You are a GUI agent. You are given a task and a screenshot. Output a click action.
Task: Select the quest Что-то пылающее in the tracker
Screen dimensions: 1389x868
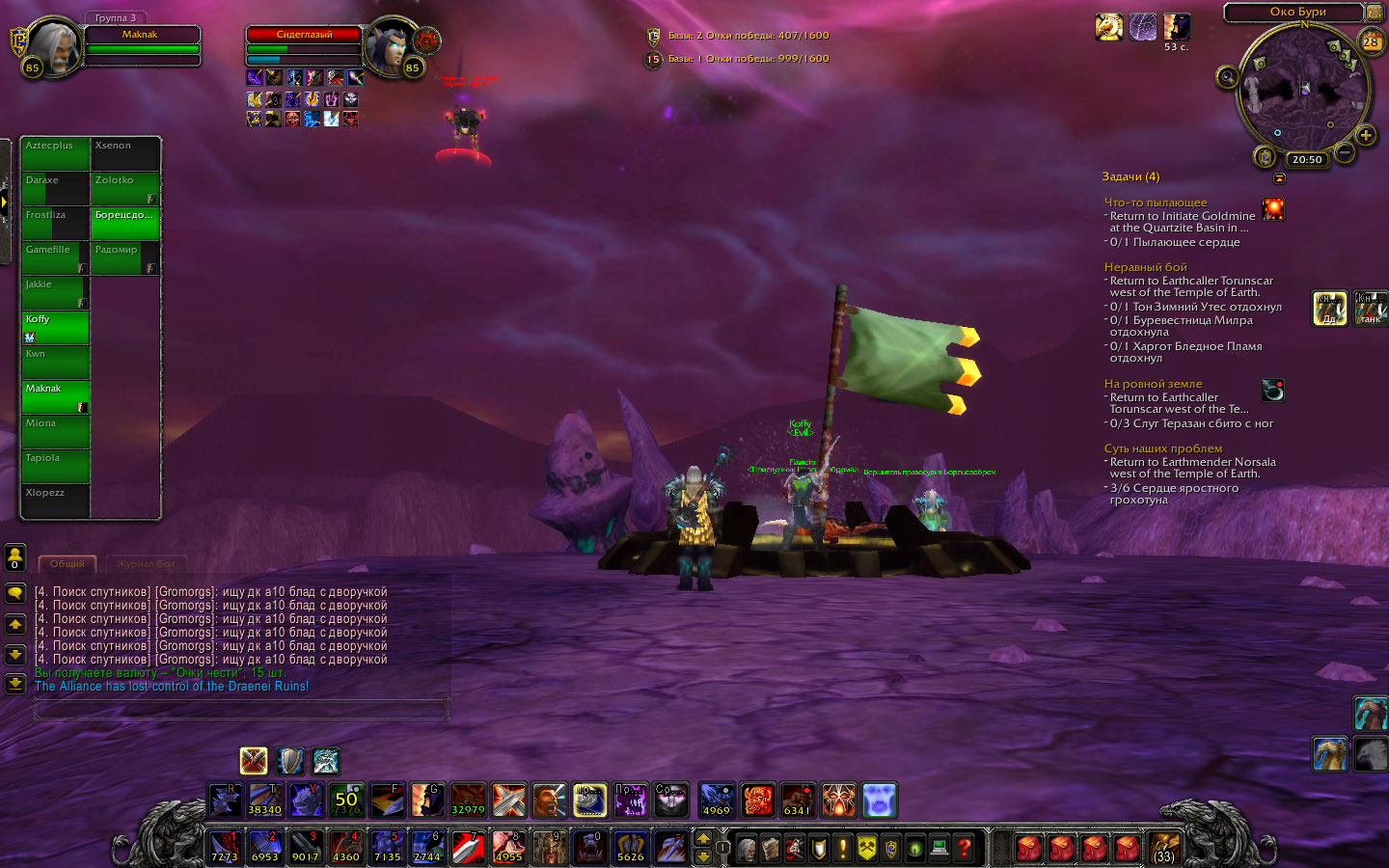click(x=1156, y=203)
